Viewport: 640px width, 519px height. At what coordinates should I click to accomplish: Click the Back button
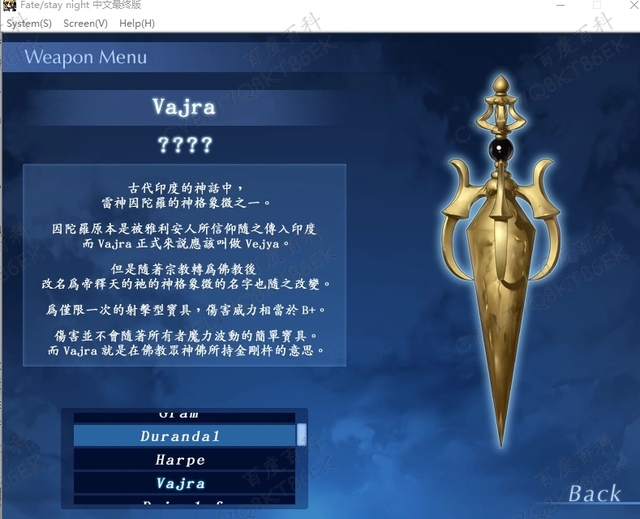tap(594, 493)
